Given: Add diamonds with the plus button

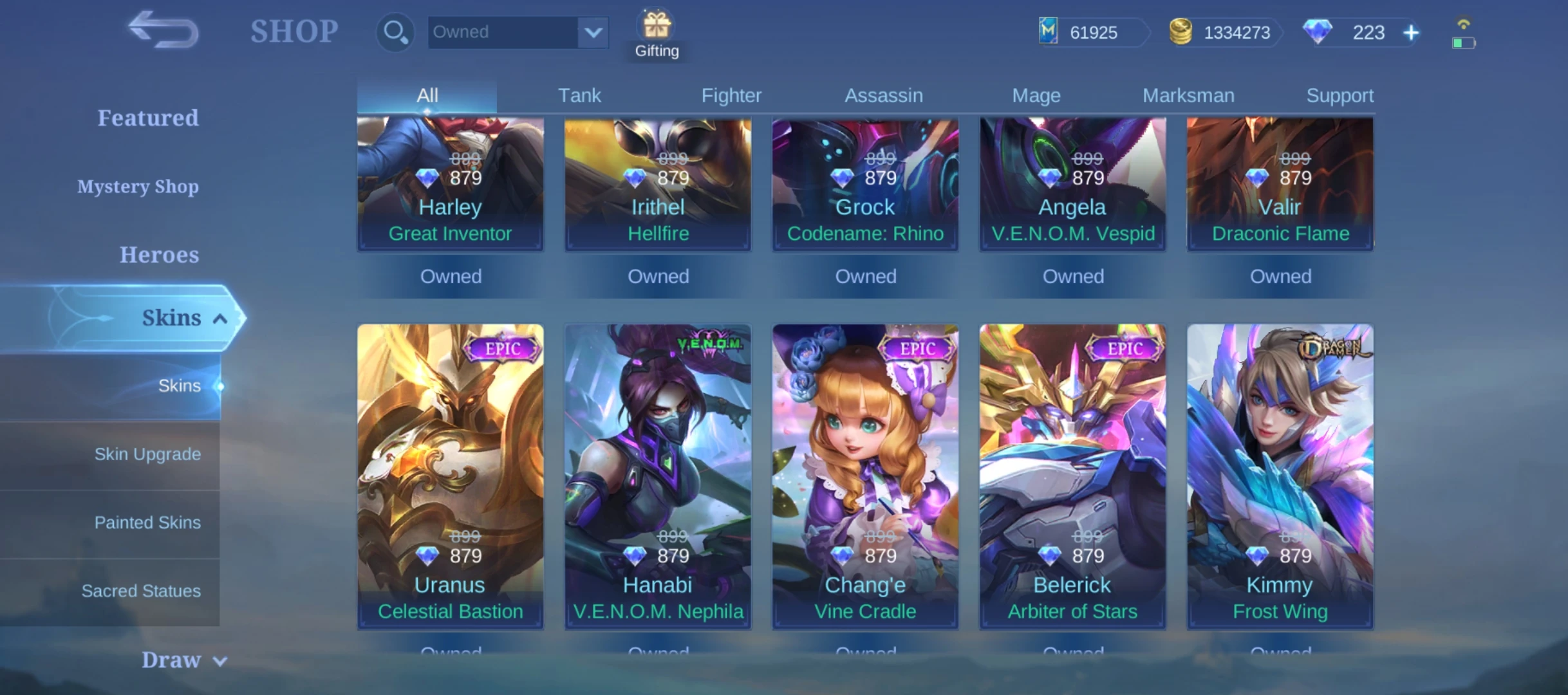Looking at the screenshot, I should (1411, 33).
